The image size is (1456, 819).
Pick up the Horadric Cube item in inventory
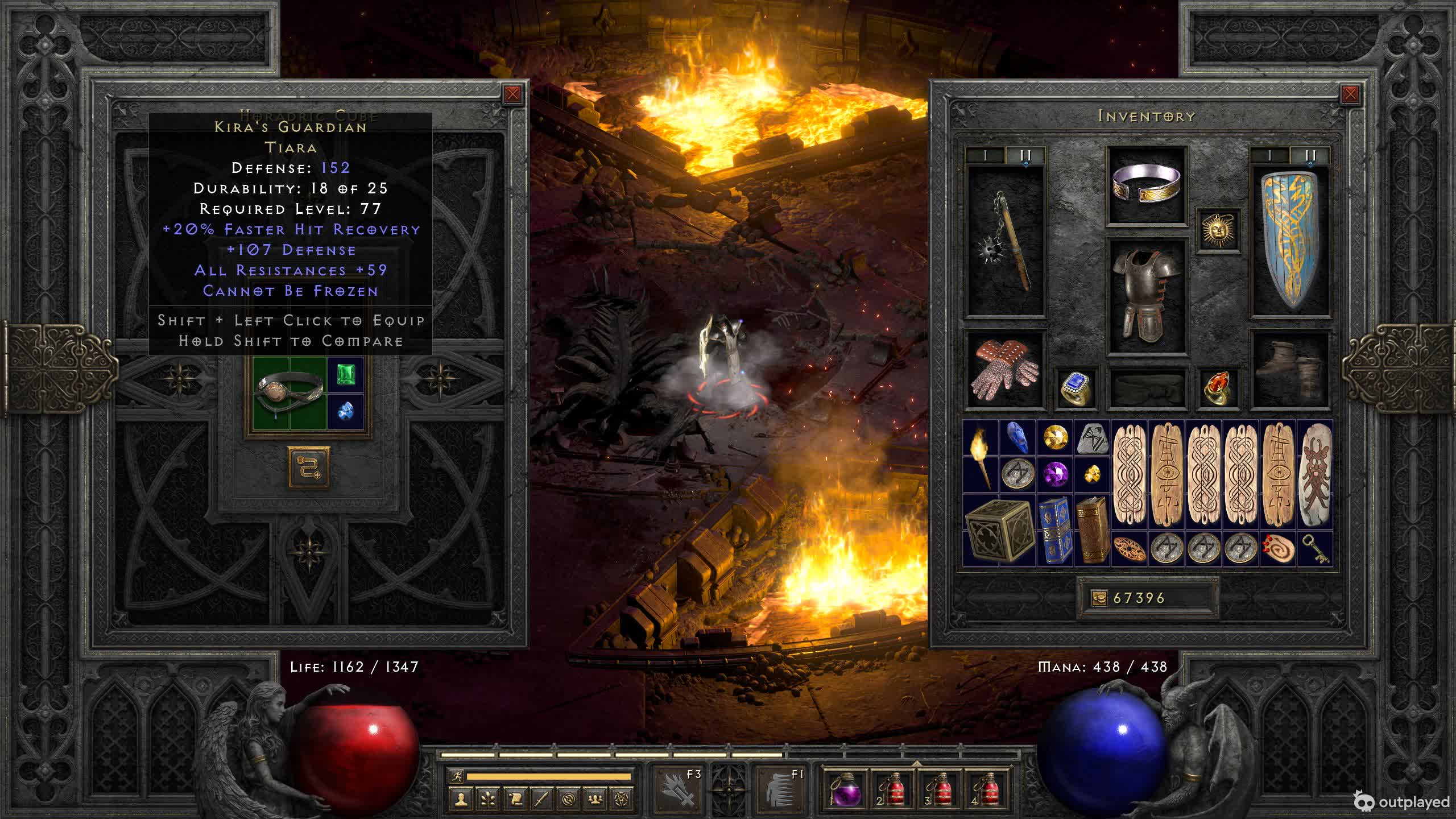(999, 530)
